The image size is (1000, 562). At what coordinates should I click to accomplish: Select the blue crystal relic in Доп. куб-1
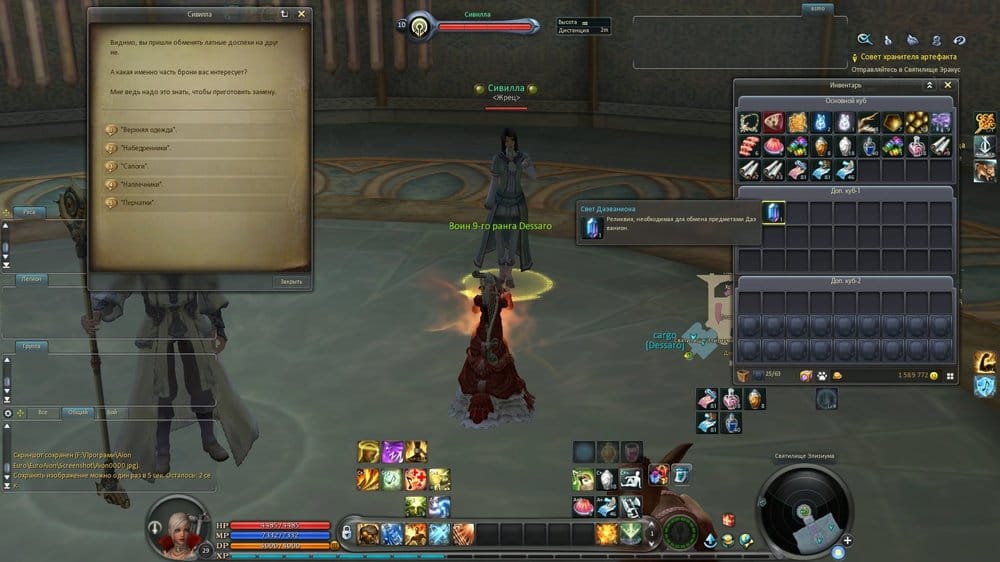(773, 212)
